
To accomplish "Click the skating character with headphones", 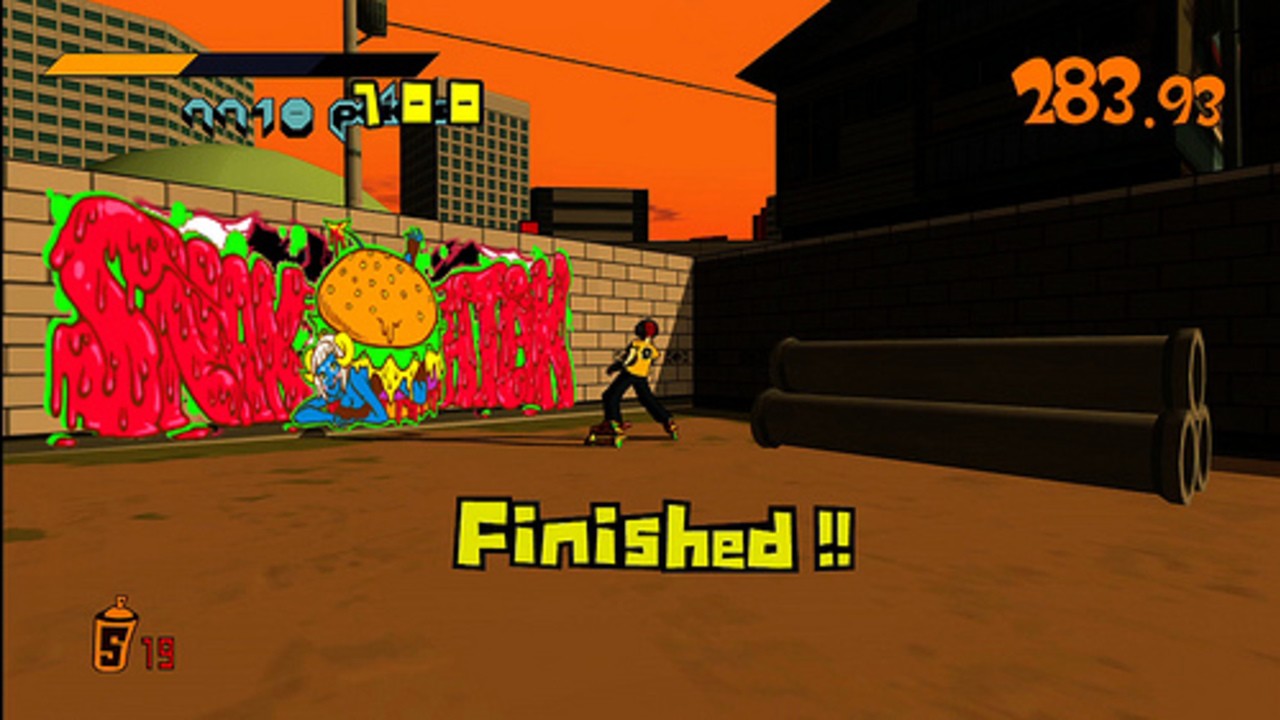I will (x=638, y=380).
